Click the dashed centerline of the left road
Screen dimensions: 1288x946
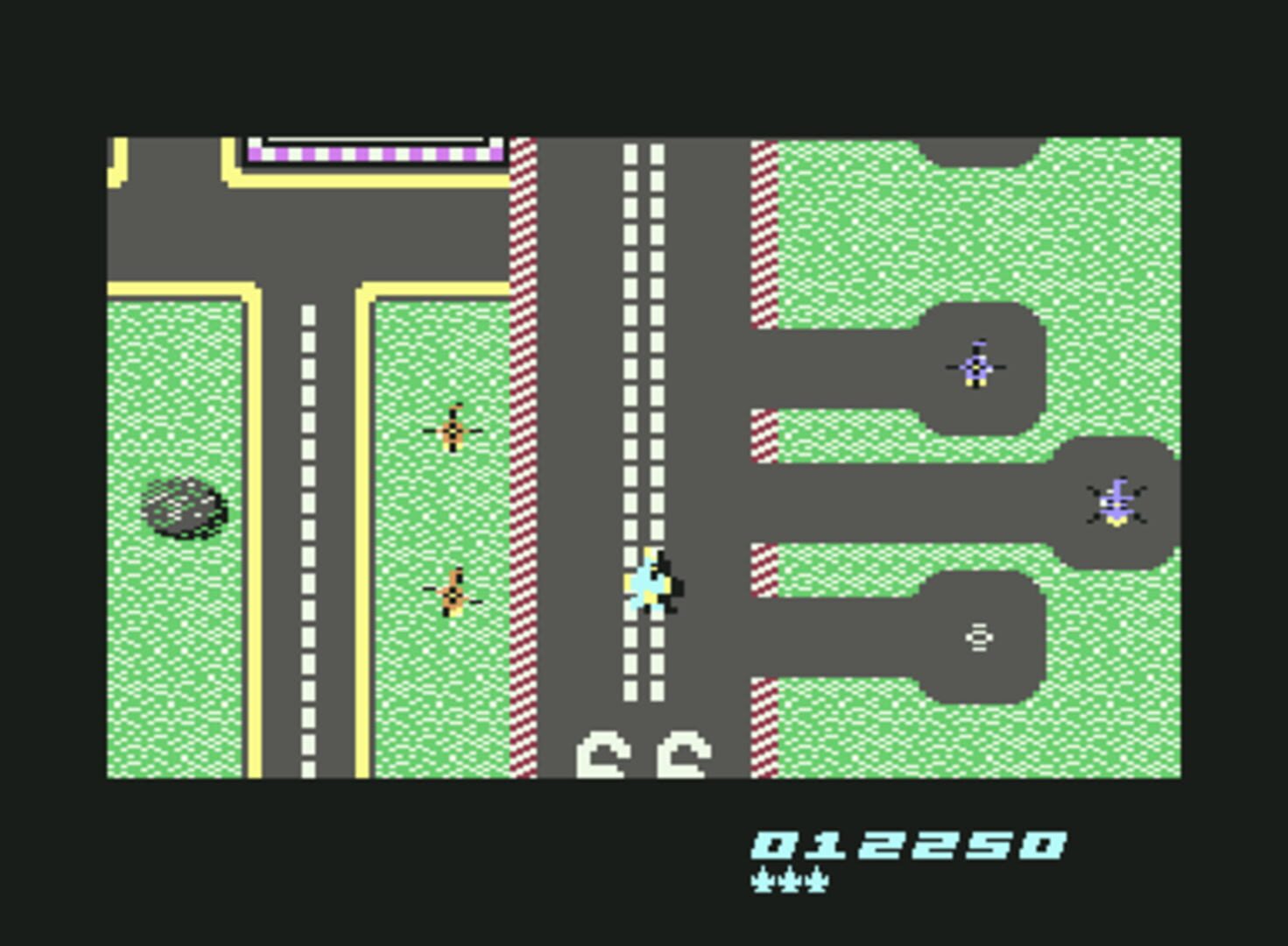[x=306, y=526]
